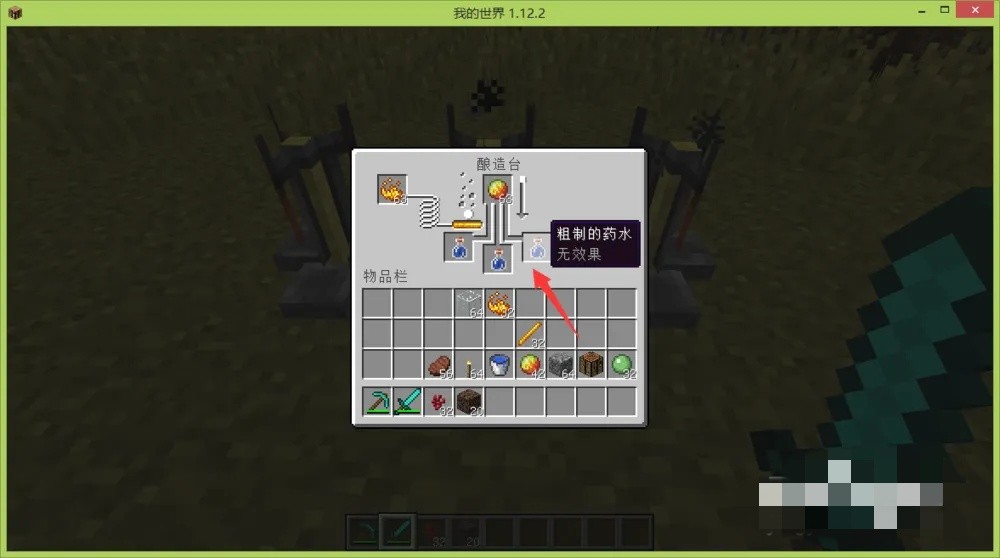Take the magma cream from the ingredient slot
Viewport: 1000px width, 558px height.
(498, 189)
